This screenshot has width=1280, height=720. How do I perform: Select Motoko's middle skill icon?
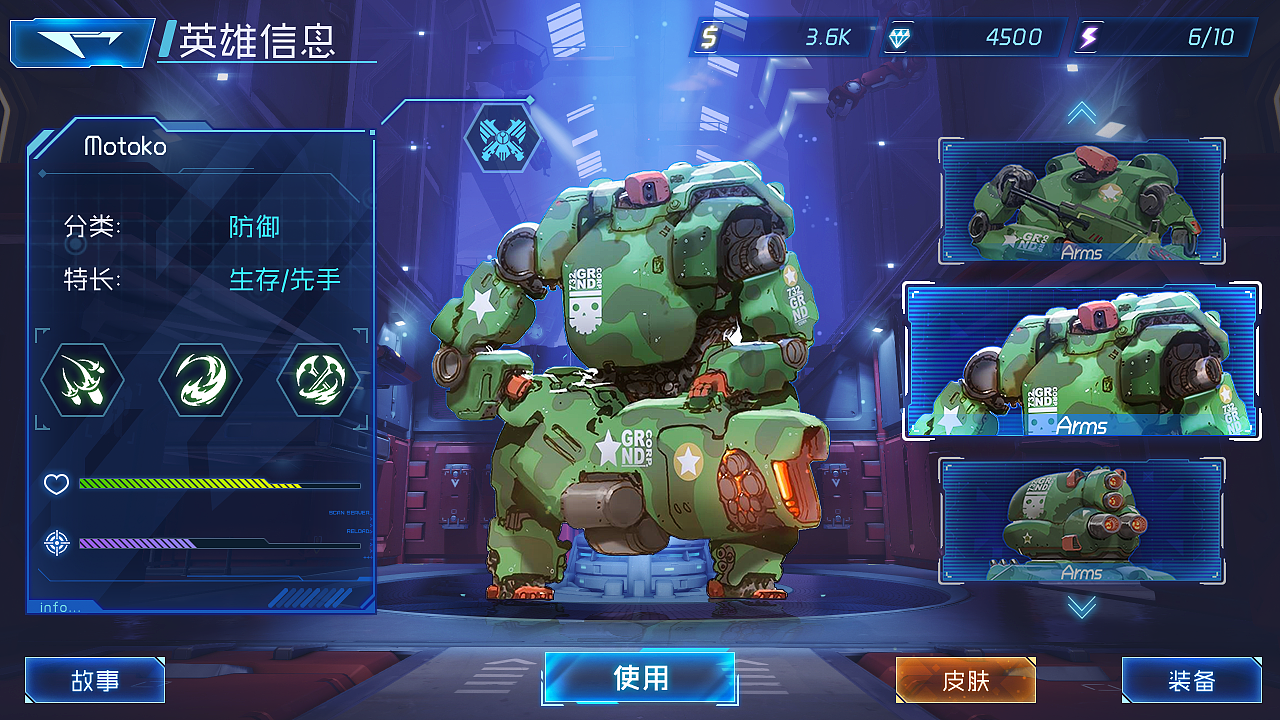pos(200,381)
